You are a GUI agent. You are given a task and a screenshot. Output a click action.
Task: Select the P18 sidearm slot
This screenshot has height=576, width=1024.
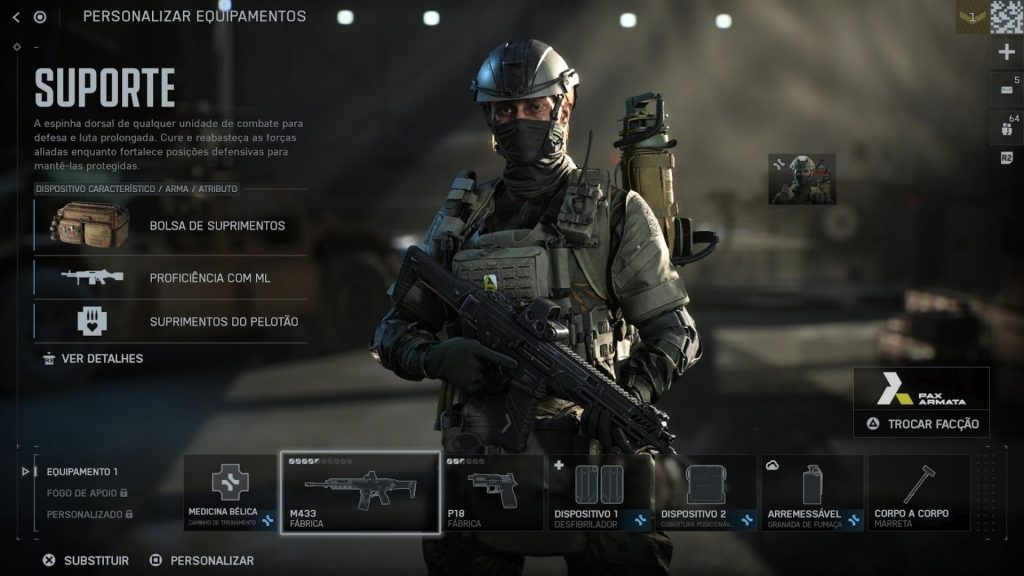point(492,493)
